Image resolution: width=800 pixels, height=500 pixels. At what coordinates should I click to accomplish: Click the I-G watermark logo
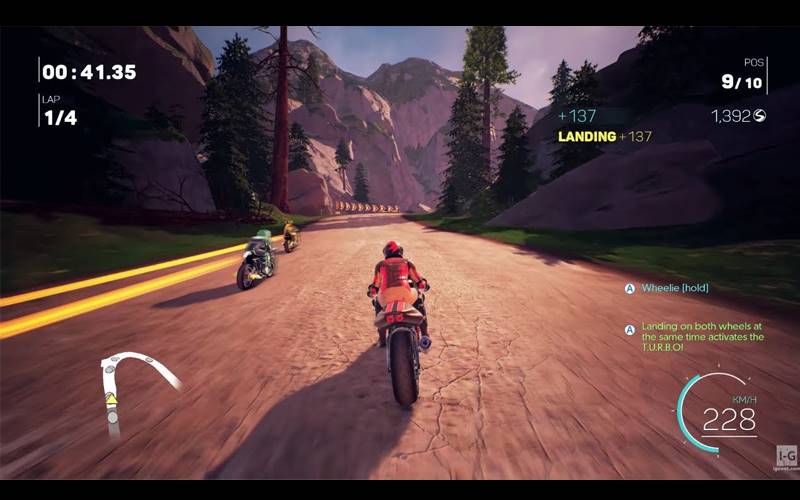(787, 455)
